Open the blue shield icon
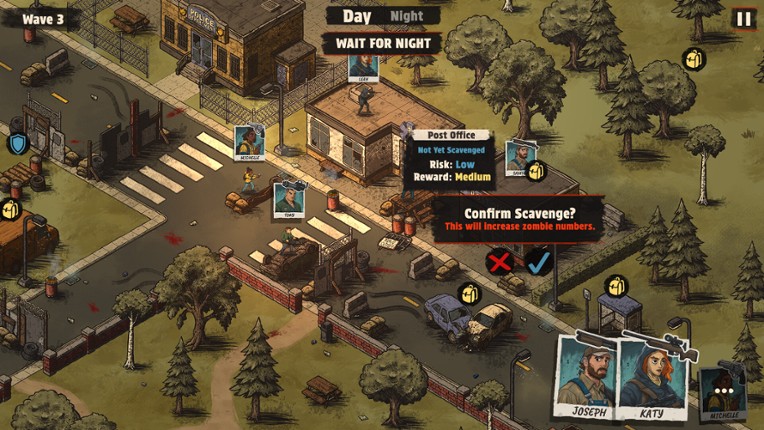Image resolution: width=764 pixels, height=430 pixels. pyautogui.click(x=17, y=143)
